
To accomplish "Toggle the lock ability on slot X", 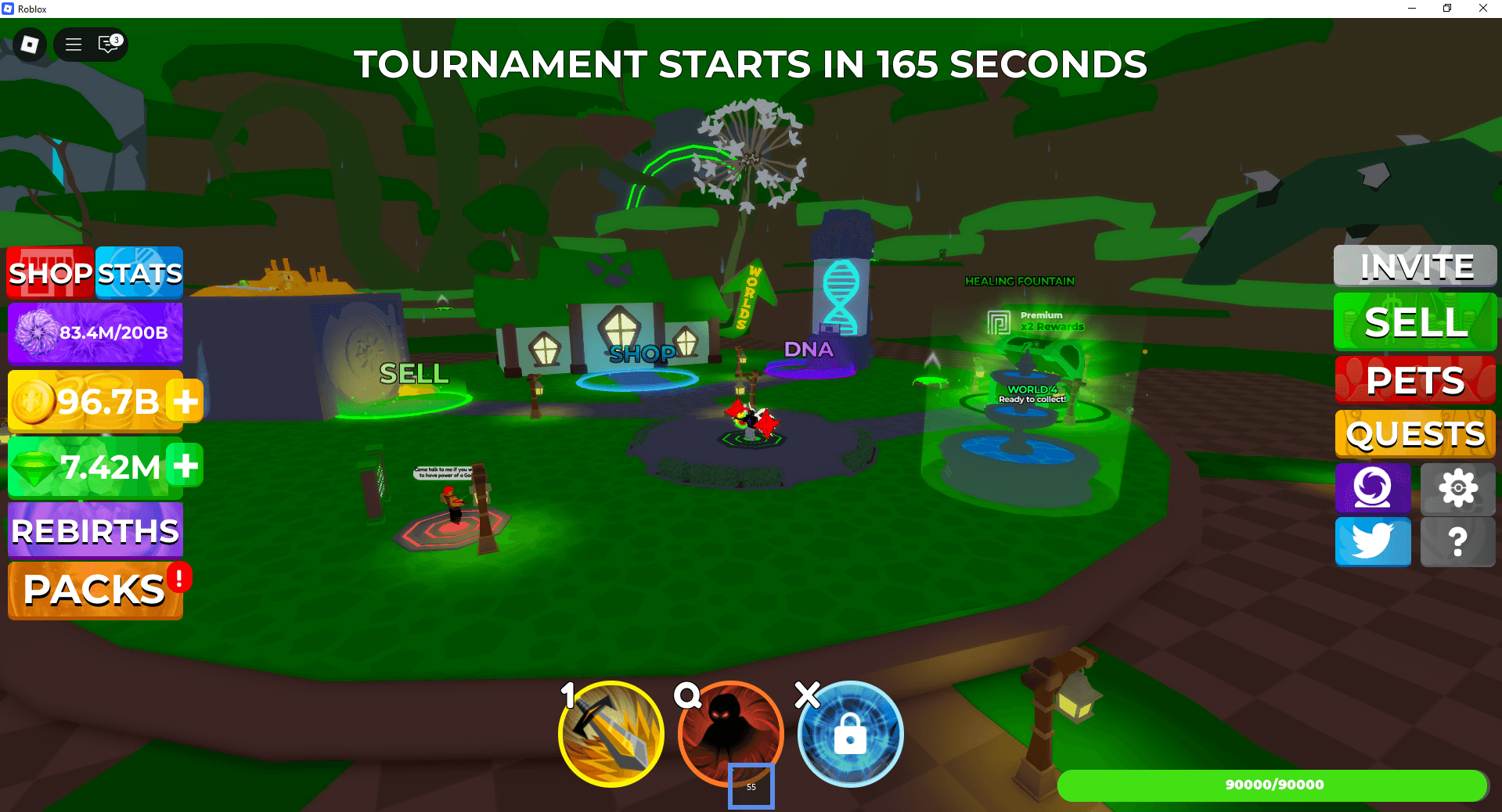I will [x=850, y=734].
